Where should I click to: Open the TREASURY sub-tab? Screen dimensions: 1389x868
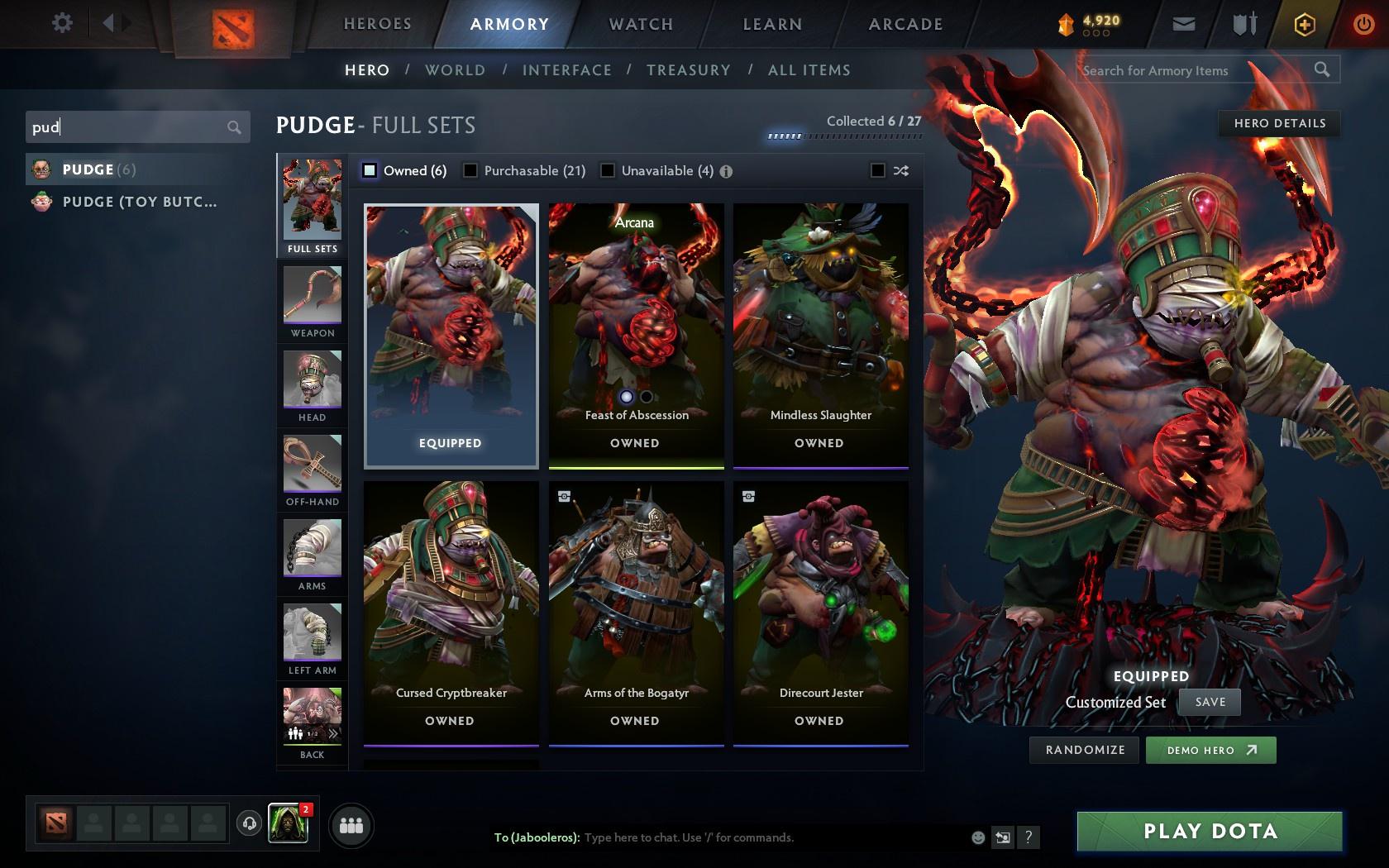pyautogui.click(x=689, y=70)
